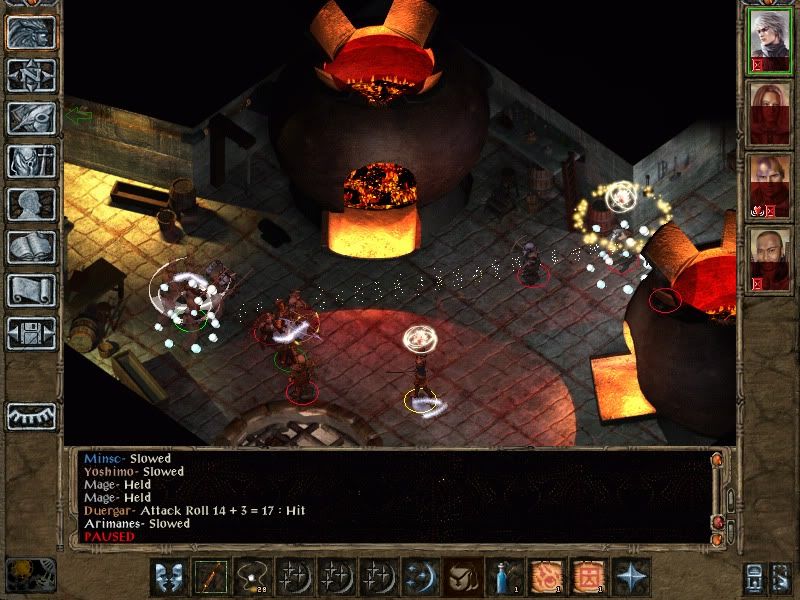800x600 pixels.
Task: Open the journal with the quill icon
Action: 30,118
